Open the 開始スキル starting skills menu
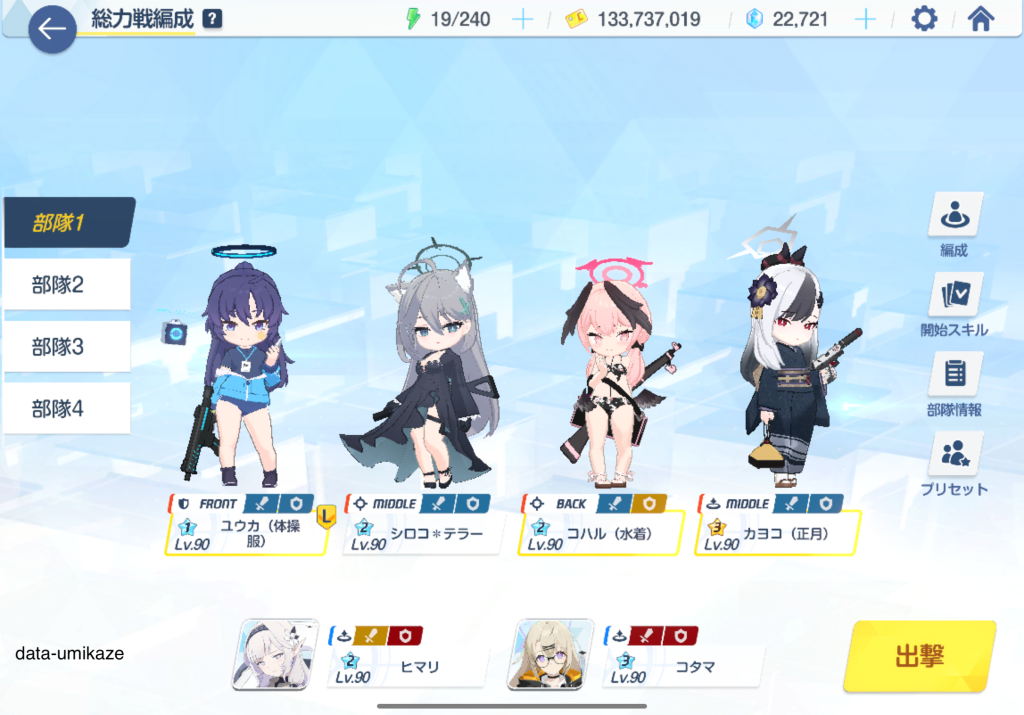The image size is (1024, 715). tap(954, 304)
